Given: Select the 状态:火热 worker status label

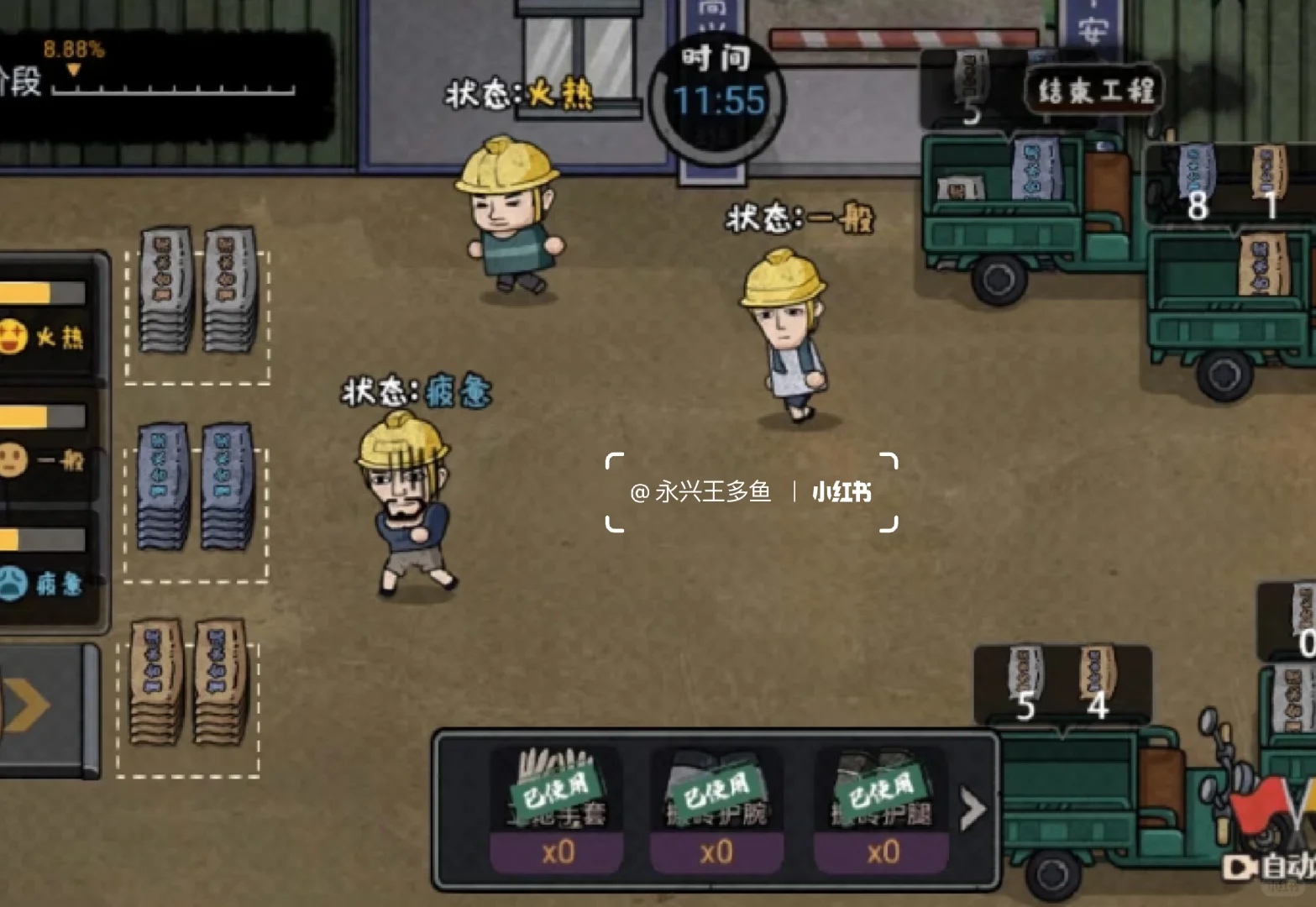Looking at the screenshot, I should 521,95.
